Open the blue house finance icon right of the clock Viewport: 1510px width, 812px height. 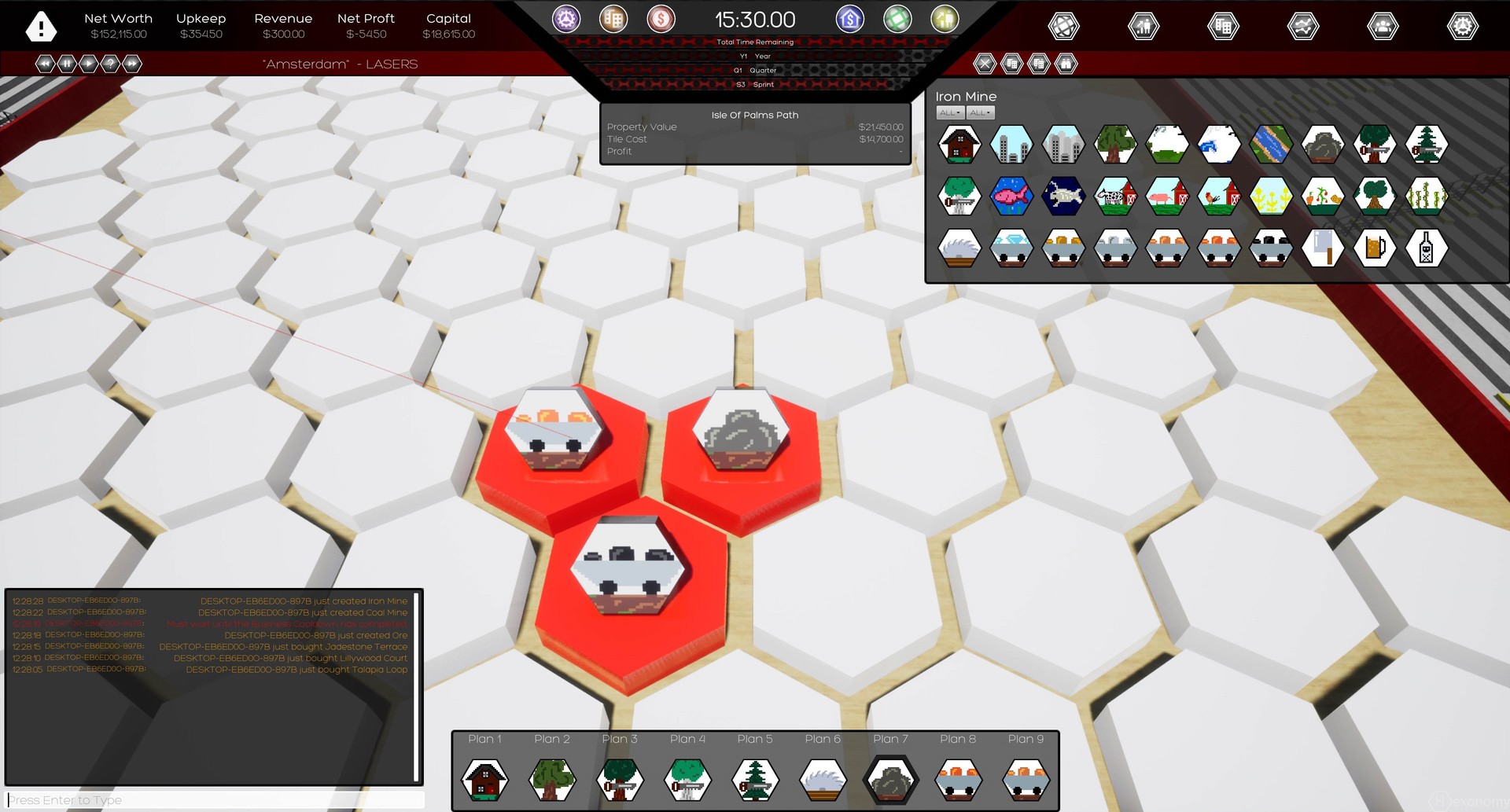point(849,19)
